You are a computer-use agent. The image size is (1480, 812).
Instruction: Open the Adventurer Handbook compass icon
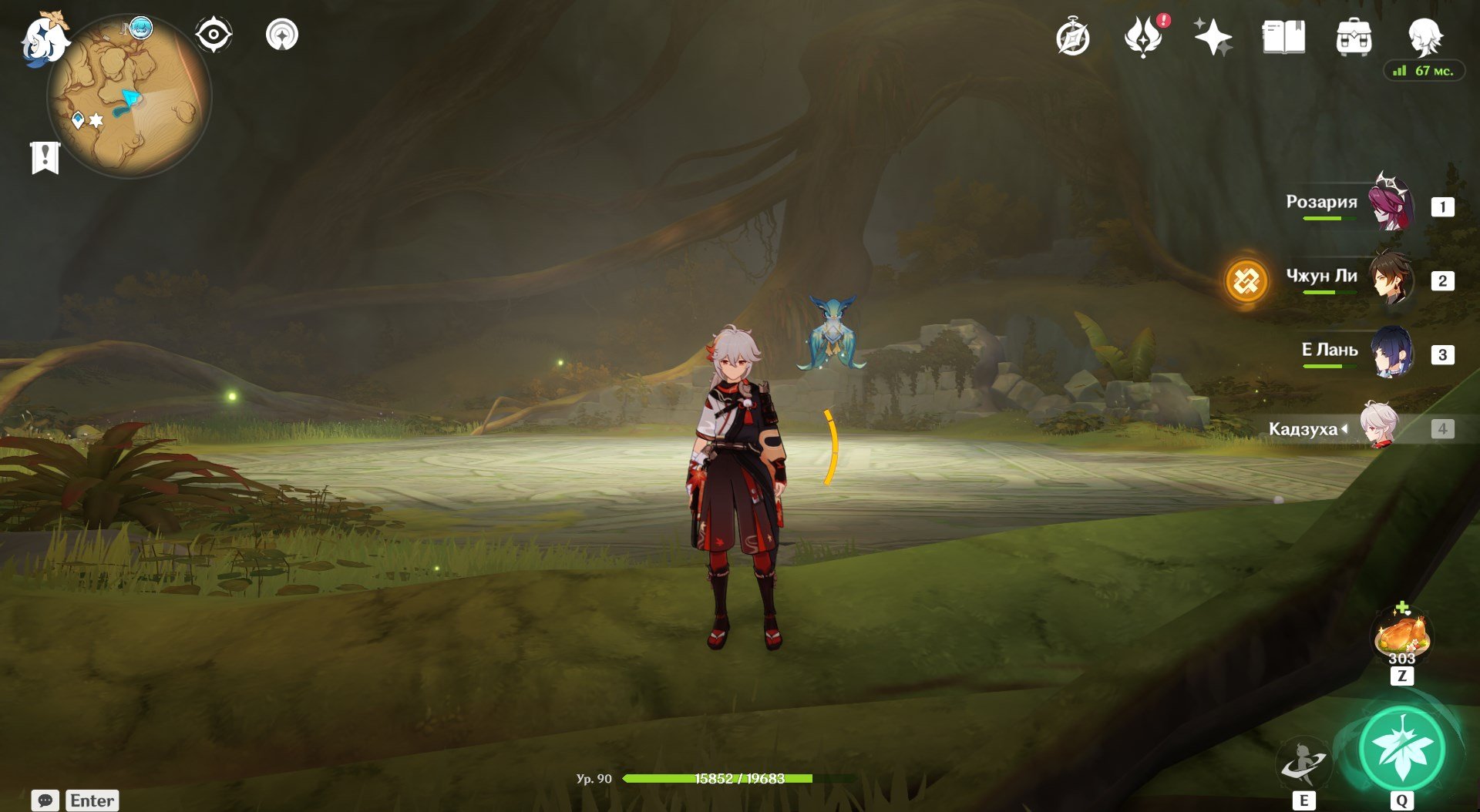pyautogui.click(x=1073, y=38)
